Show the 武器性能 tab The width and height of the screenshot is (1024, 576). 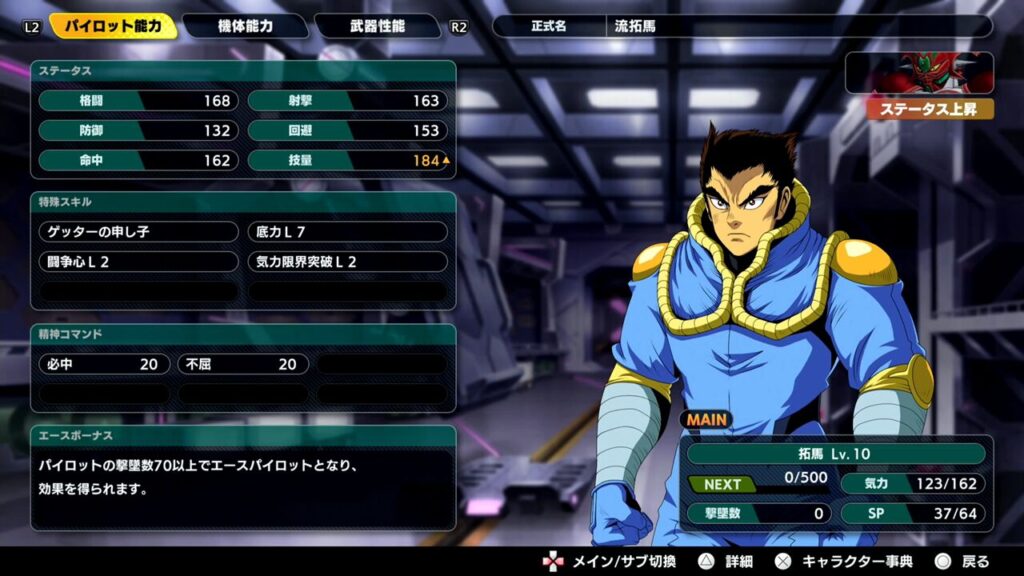pos(376,26)
